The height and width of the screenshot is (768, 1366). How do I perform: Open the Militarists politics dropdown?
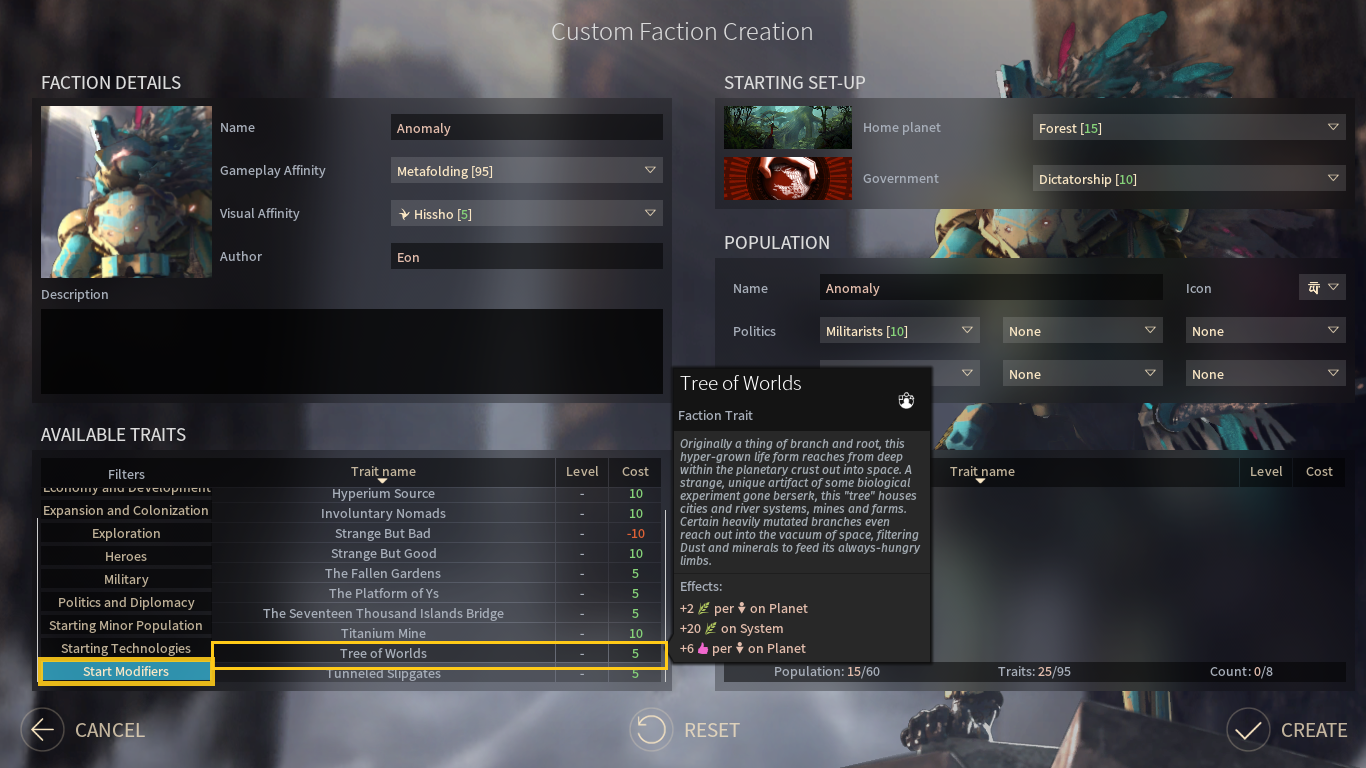tap(899, 331)
